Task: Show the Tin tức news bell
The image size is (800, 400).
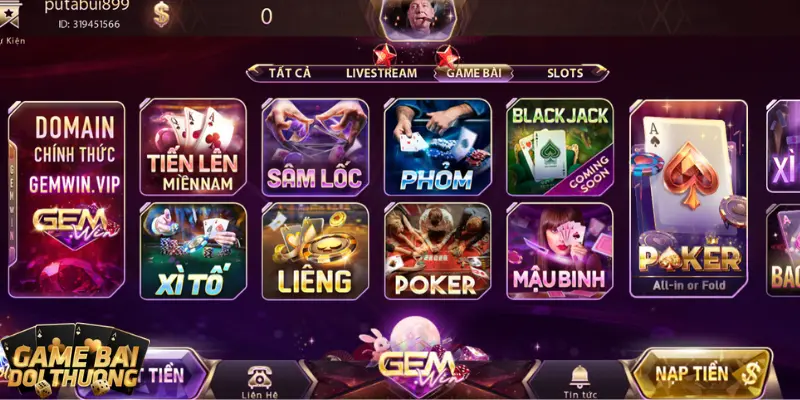Action: tap(577, 378)
